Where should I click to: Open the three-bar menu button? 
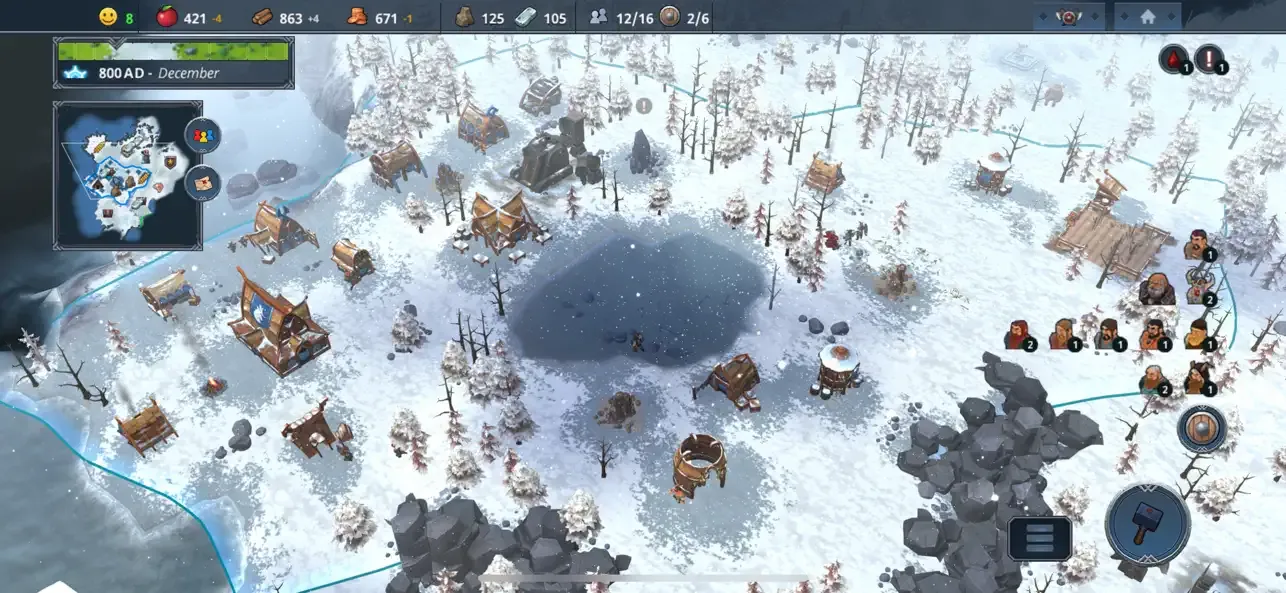coord(1040,538)
